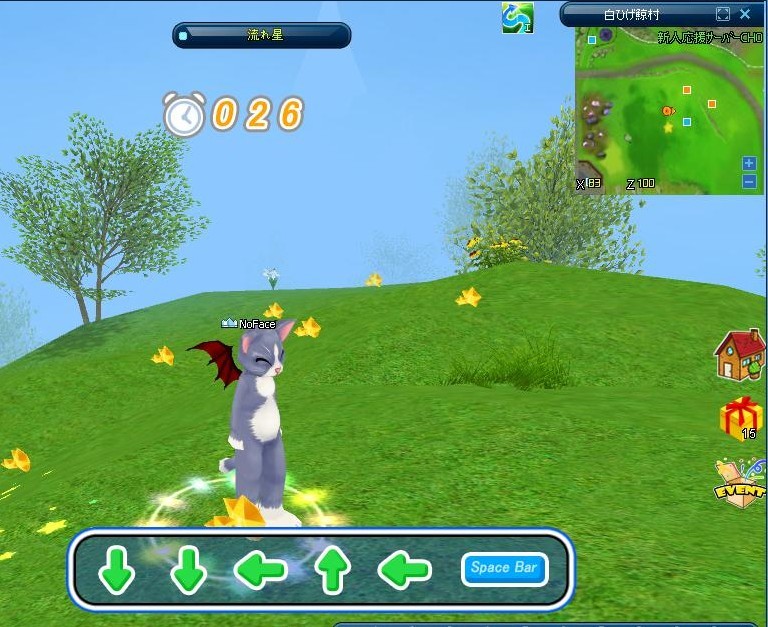Screen dimensions: 768x627
Task: Close the minimap panel
Action: pyautogui.click(x=745, y=14)
